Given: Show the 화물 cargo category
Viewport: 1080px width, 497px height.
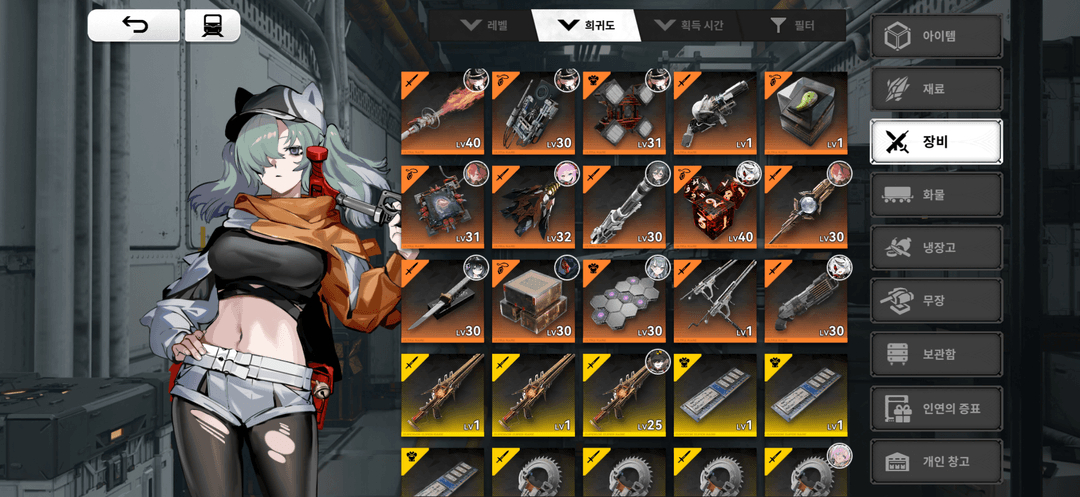Looking at the screenshot, I should coord(936,195).
